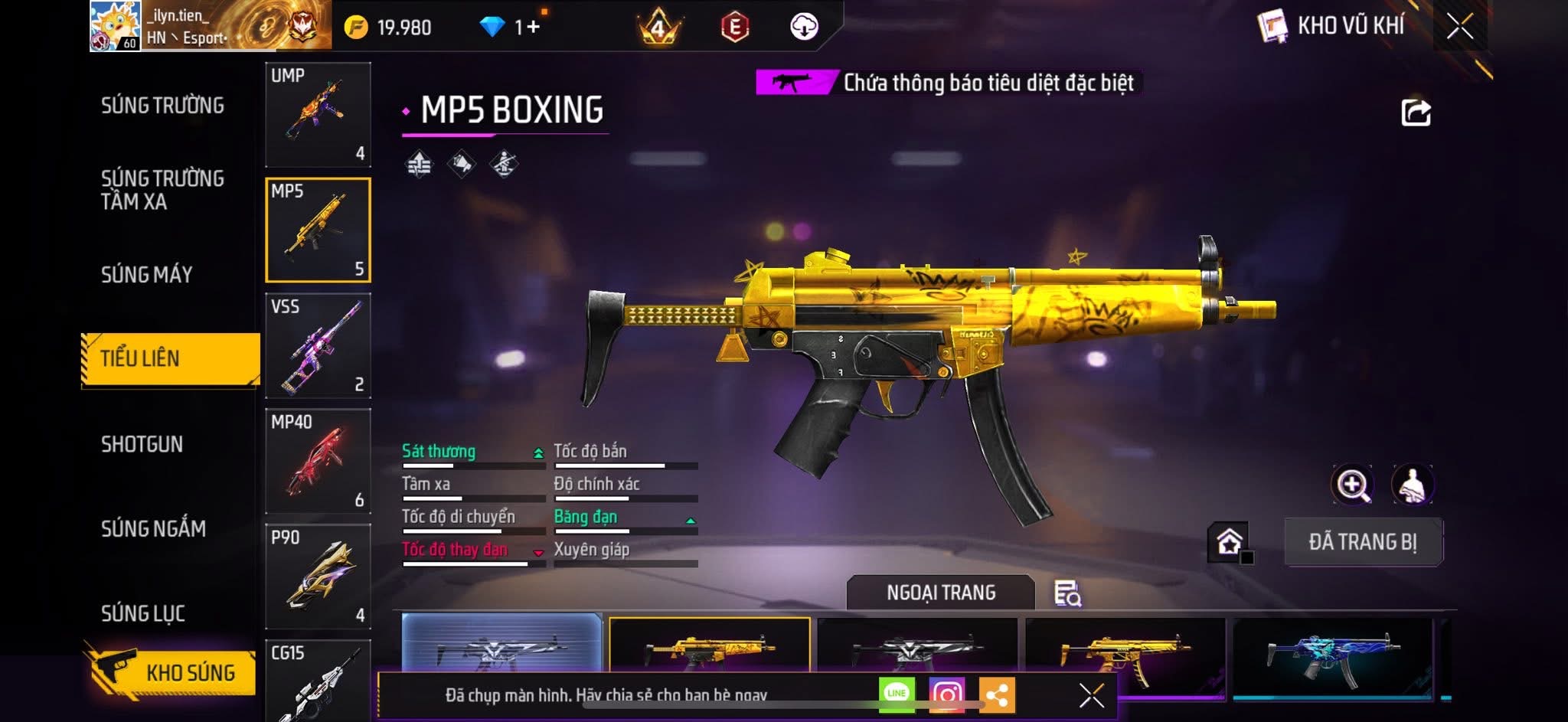The image size is (1568, 722).
Task: Share screenshot to Instagram
Action: [946, 694]
